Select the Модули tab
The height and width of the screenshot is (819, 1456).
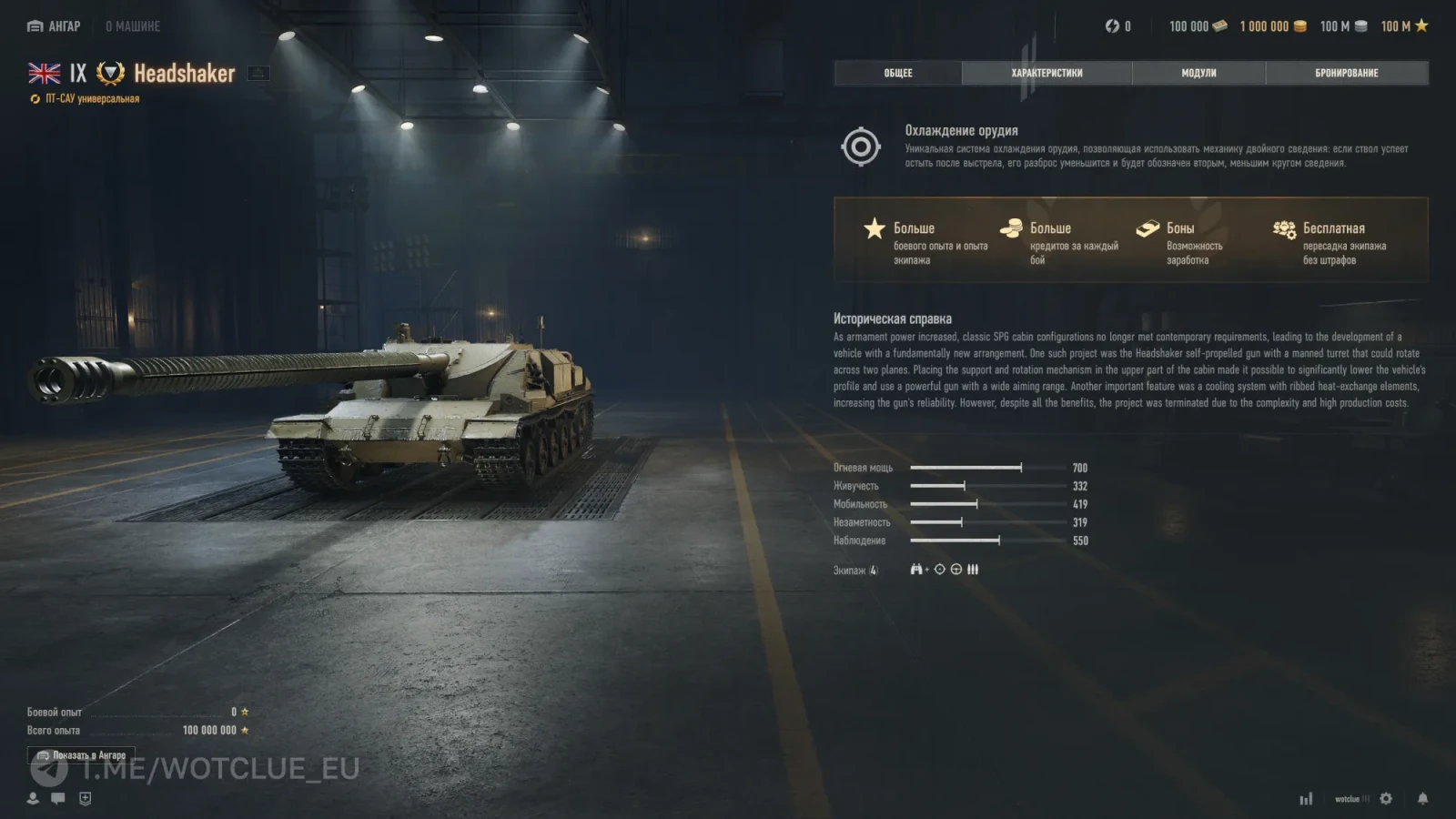1198,73
